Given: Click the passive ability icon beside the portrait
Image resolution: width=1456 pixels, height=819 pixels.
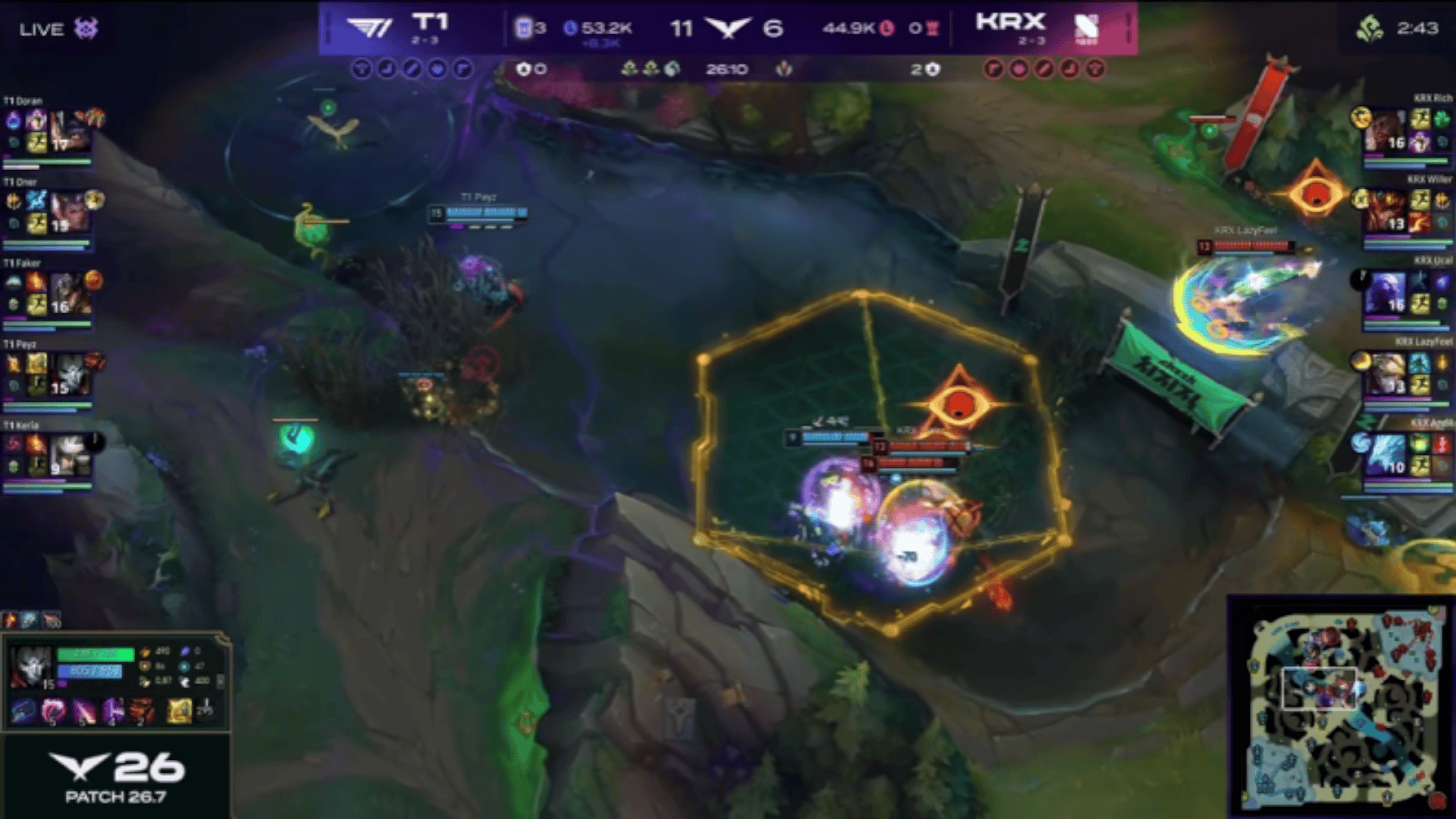Looking at the screenshot, I should pyautogui.click(x=23, y=711).
